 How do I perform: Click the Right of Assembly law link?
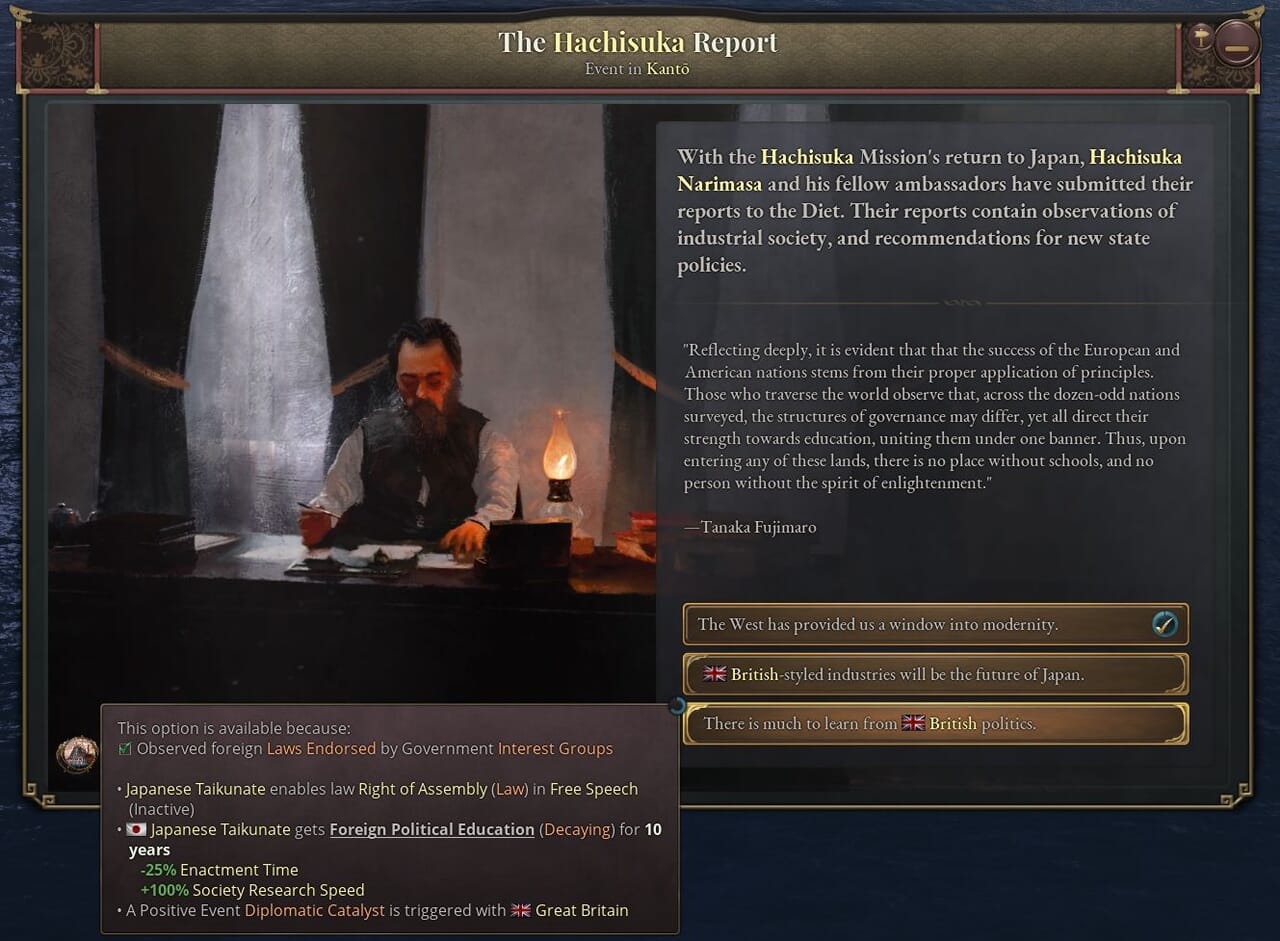pos(422,789)
